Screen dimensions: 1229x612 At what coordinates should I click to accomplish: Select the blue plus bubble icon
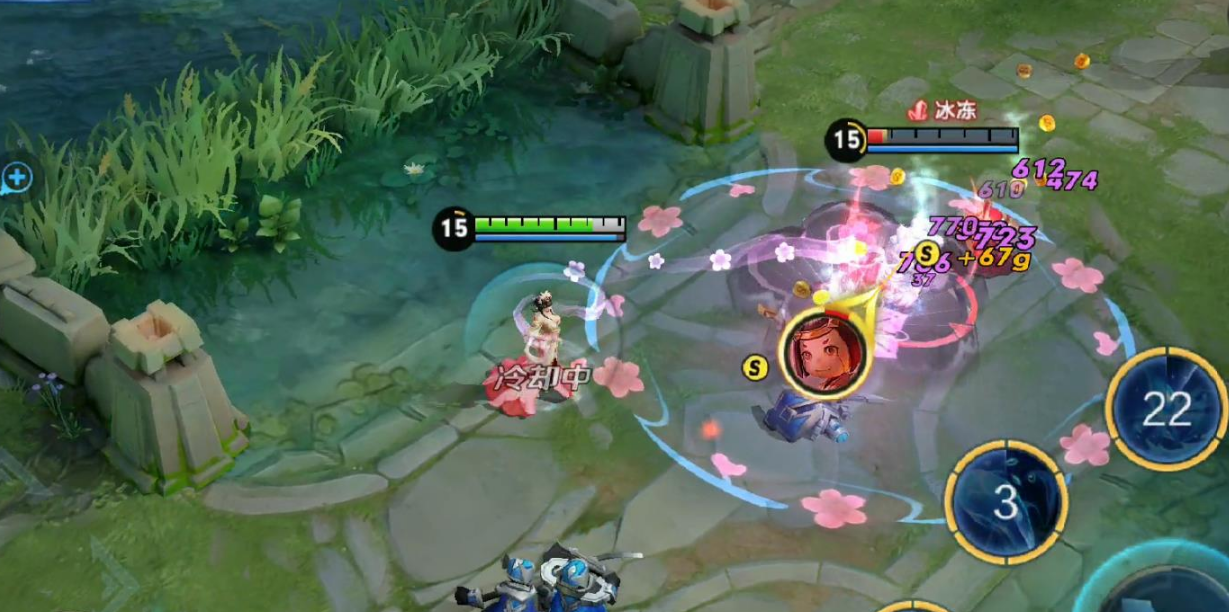pos(17,179)
